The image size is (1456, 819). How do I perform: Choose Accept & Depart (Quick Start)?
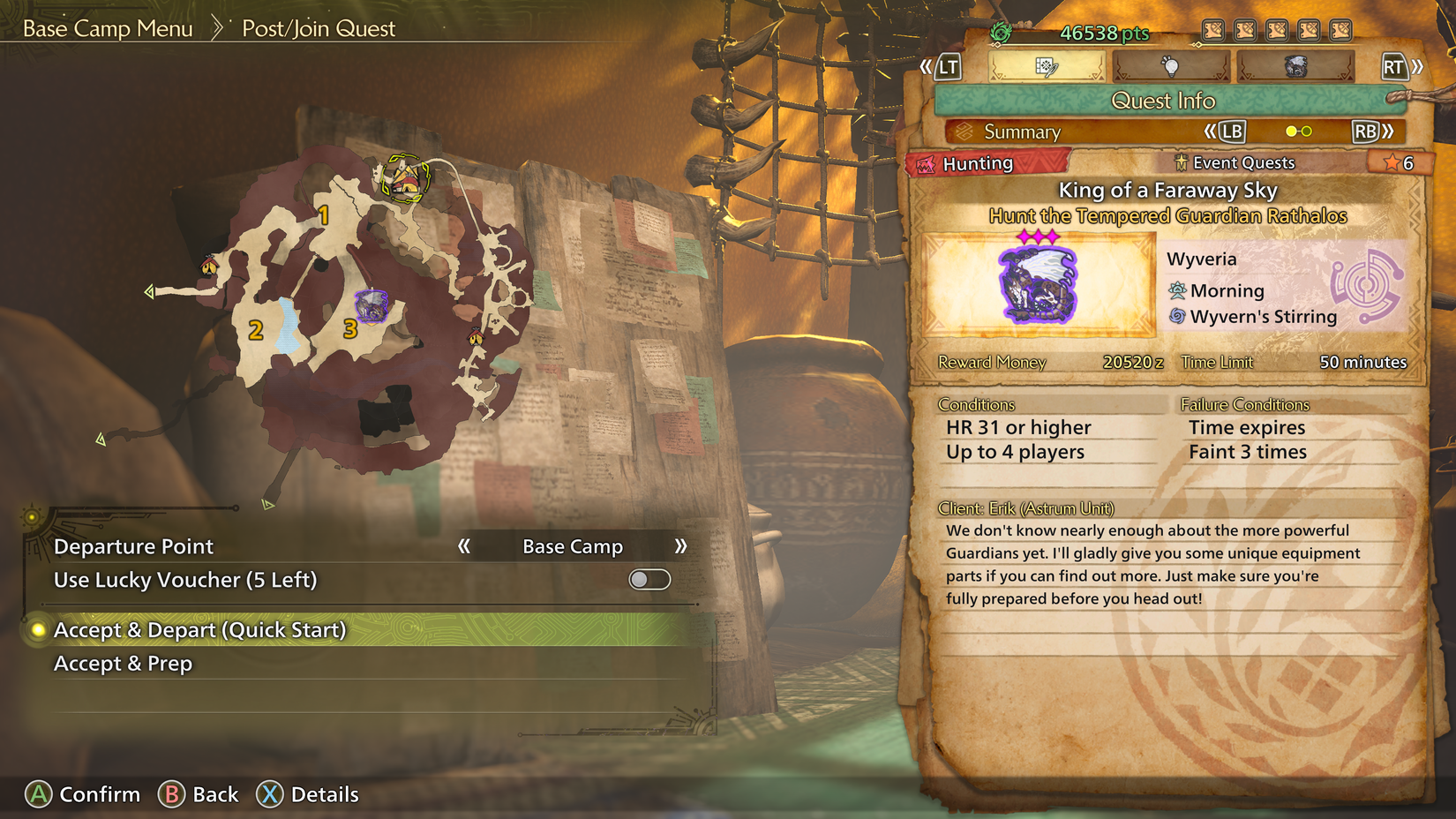tap(200, 630)
